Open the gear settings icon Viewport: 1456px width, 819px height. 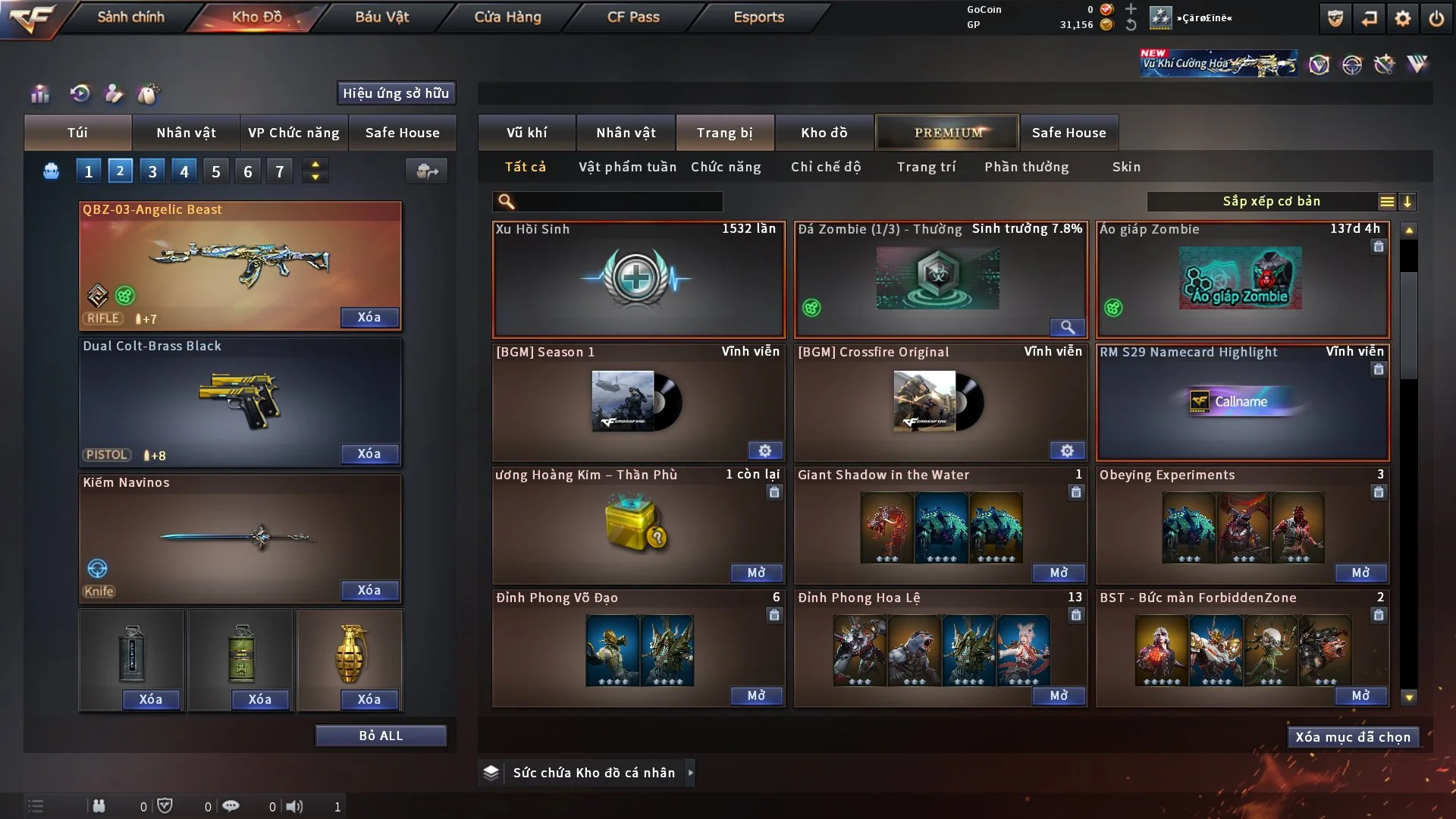(1403, 18)
